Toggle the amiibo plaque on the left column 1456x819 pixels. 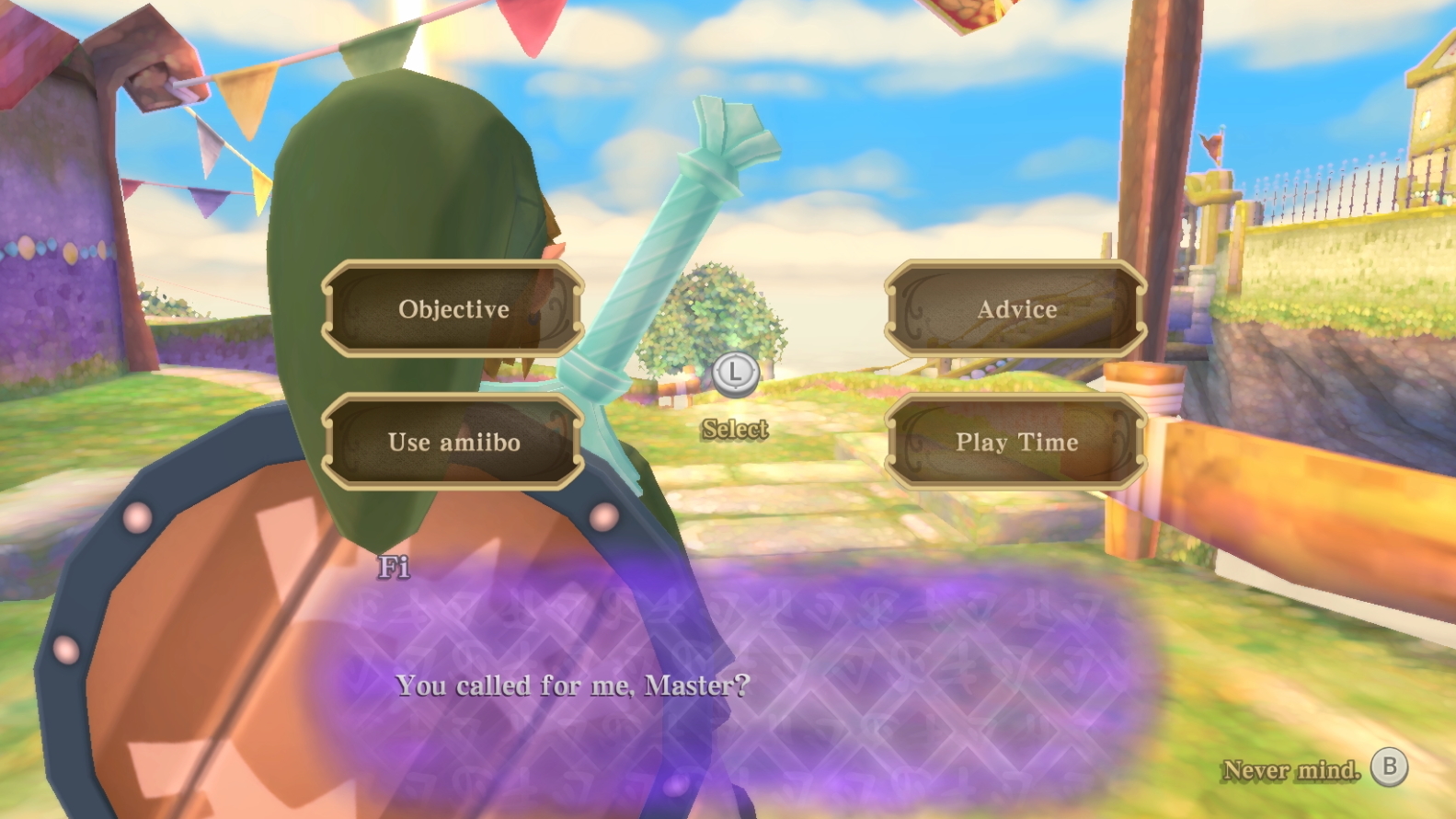[x=453, y=443]
